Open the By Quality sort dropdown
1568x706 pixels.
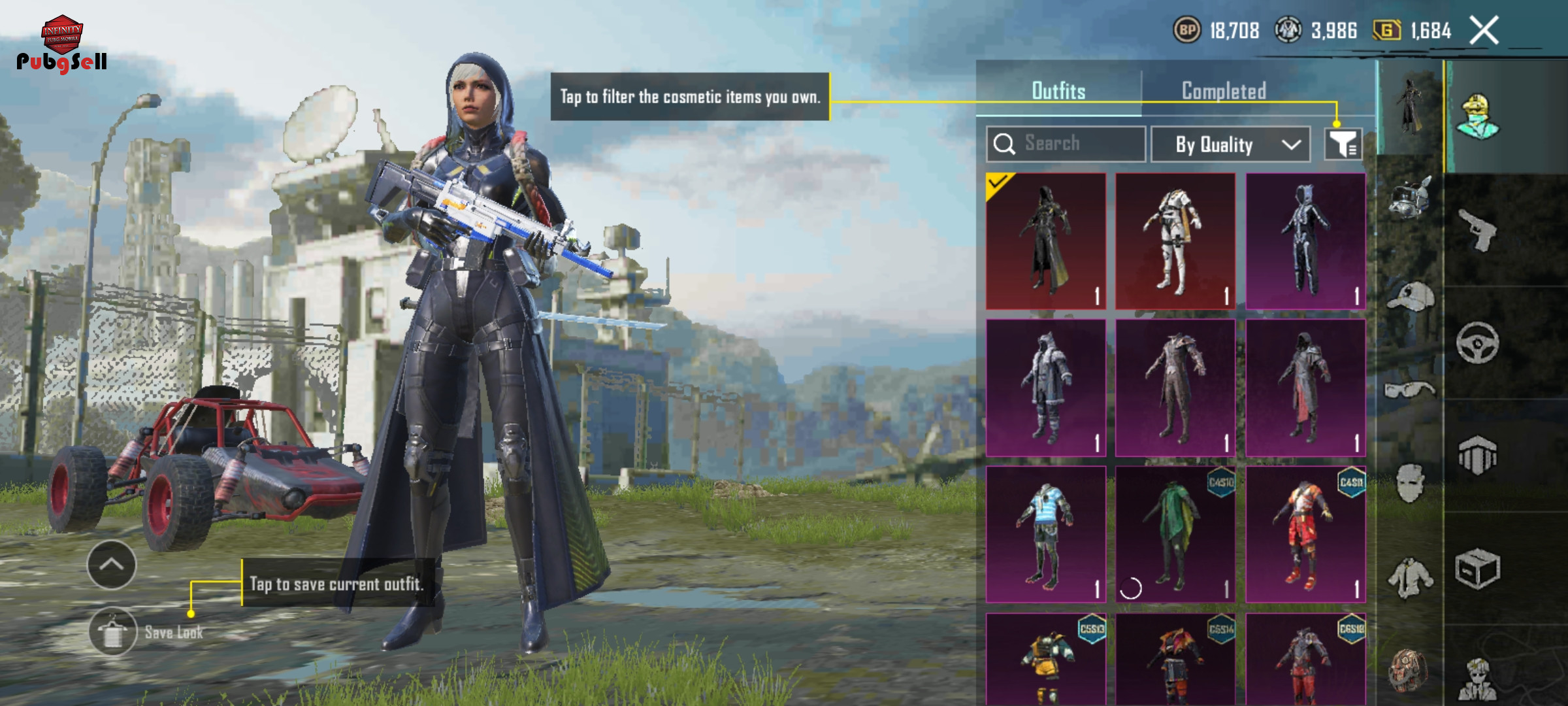pyautogui.click(x=1230, y=144)
